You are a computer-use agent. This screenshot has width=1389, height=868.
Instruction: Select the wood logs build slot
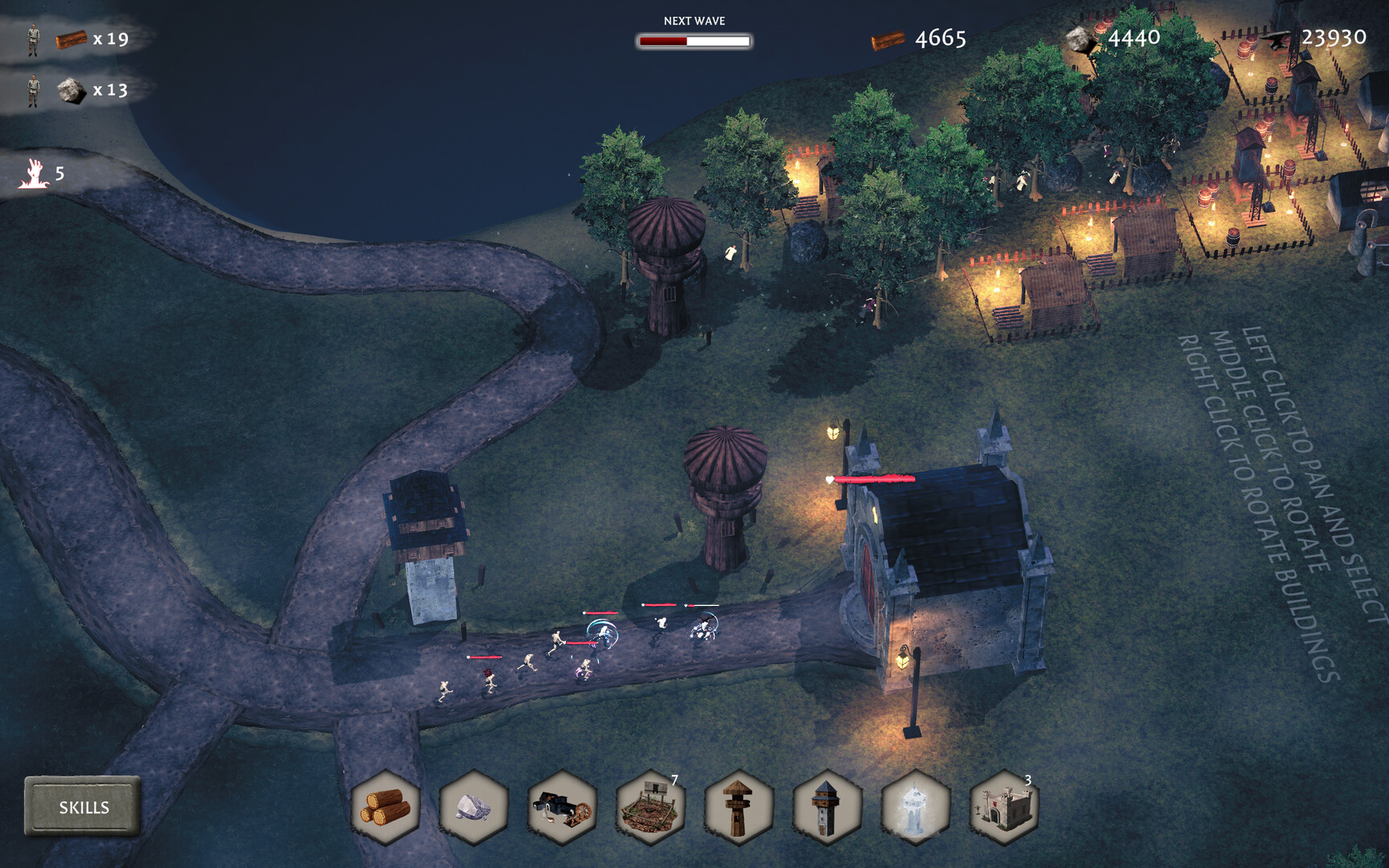click(x=386, y=807)
